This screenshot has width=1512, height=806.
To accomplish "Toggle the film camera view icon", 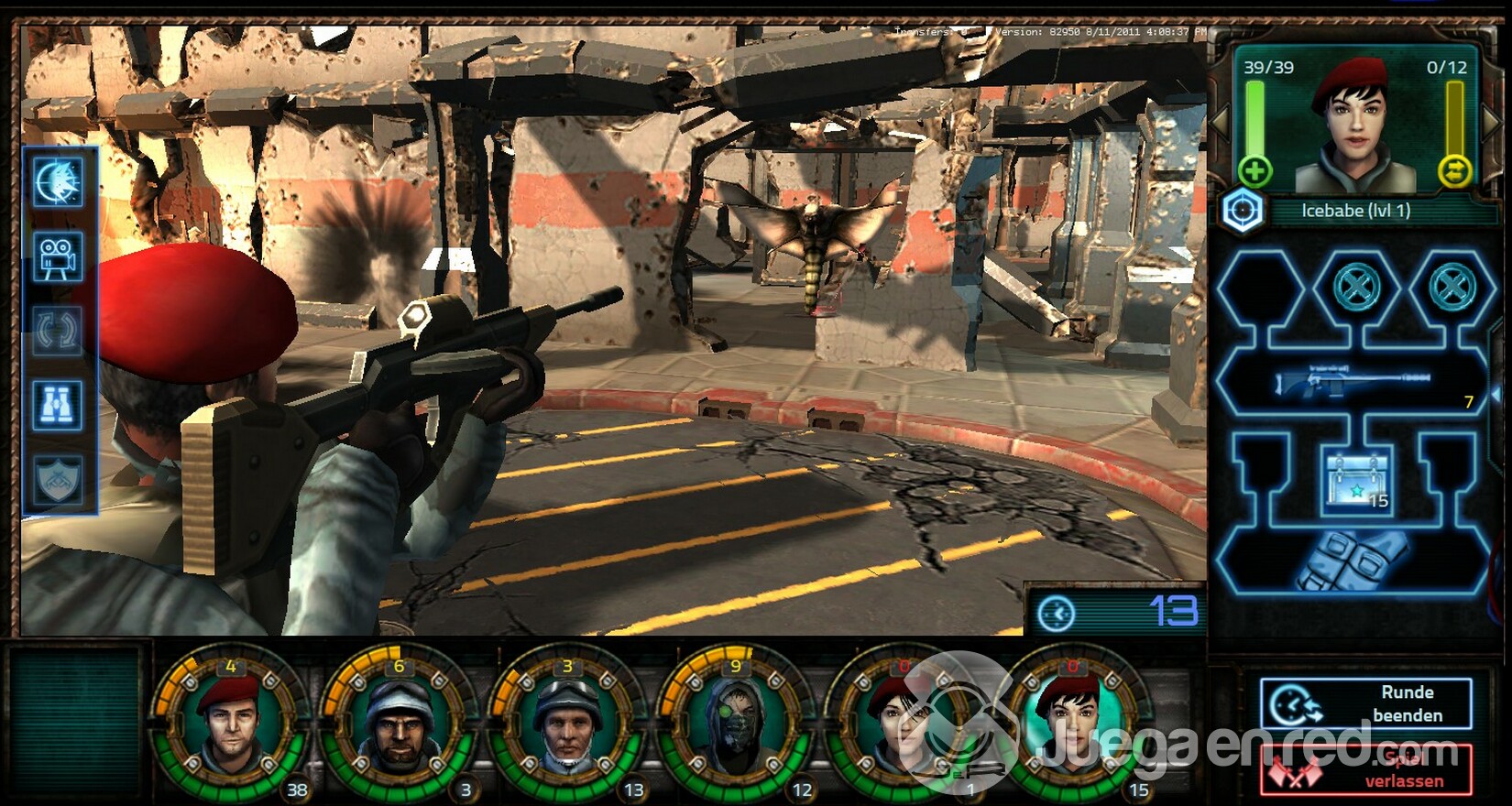I will (59, 257).
